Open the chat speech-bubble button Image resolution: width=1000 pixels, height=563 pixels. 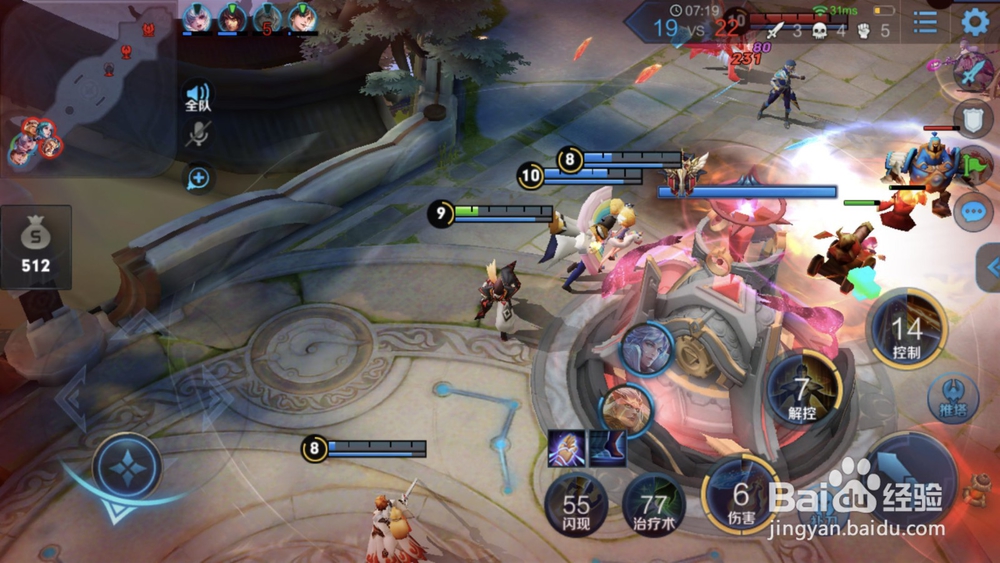[973, 212]
